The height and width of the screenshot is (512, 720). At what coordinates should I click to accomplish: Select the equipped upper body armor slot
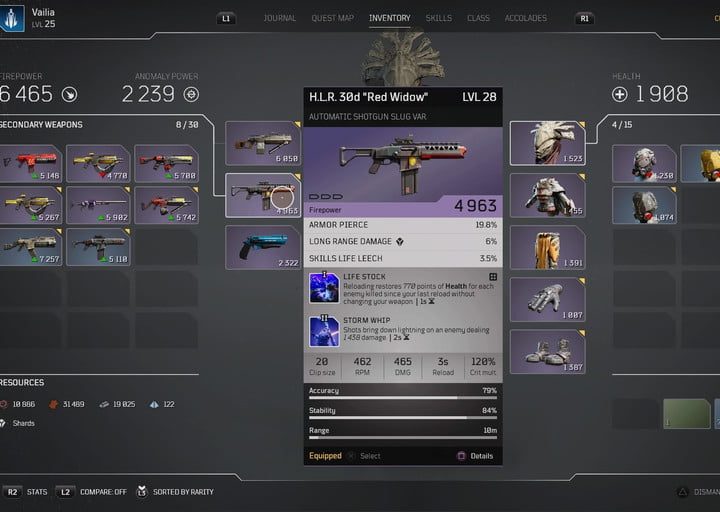(x=547, y=195)
